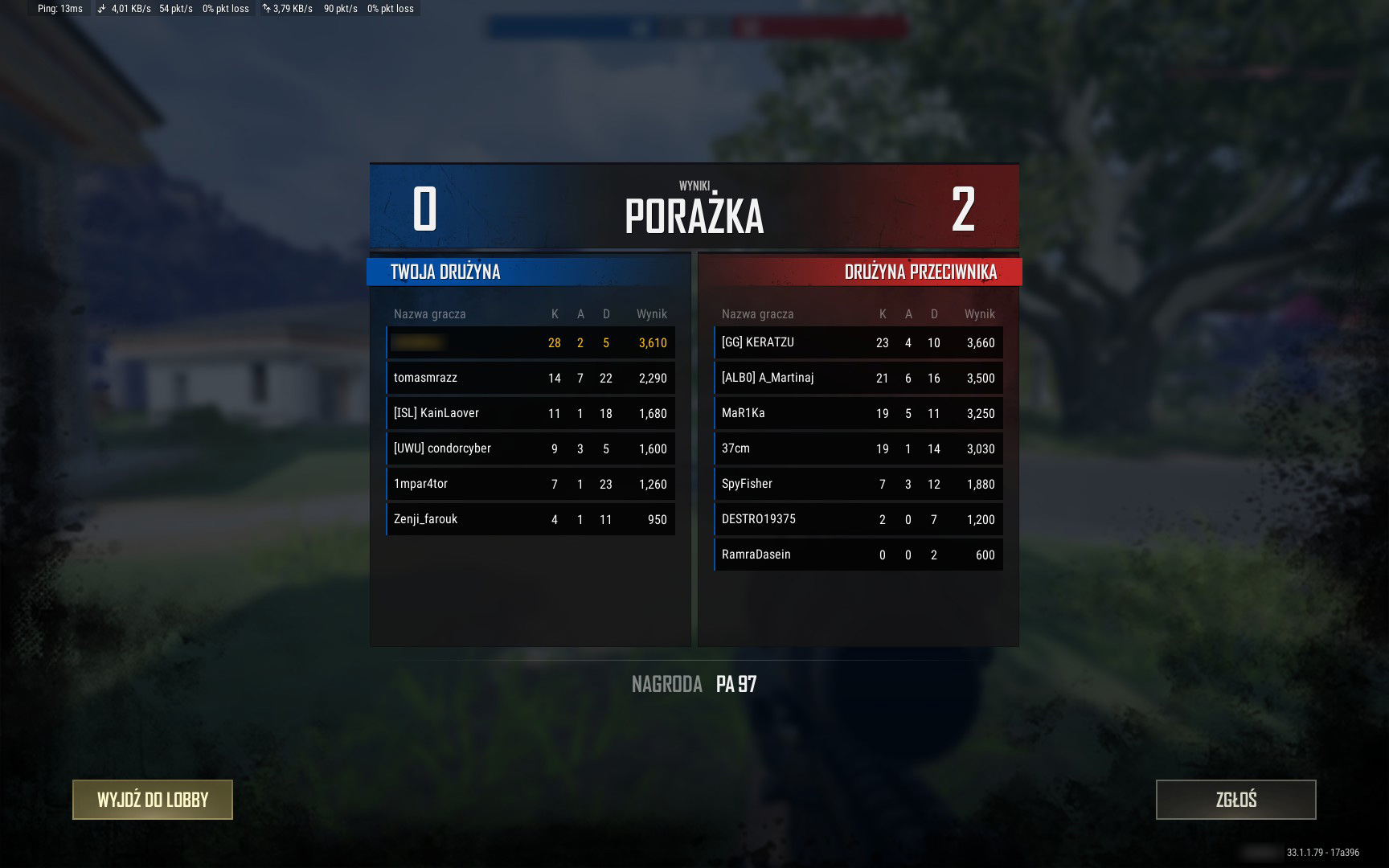1389x868 pixels.
Task: Select Zenji_farouk on the scoreboard
Action: click(531, 519)
